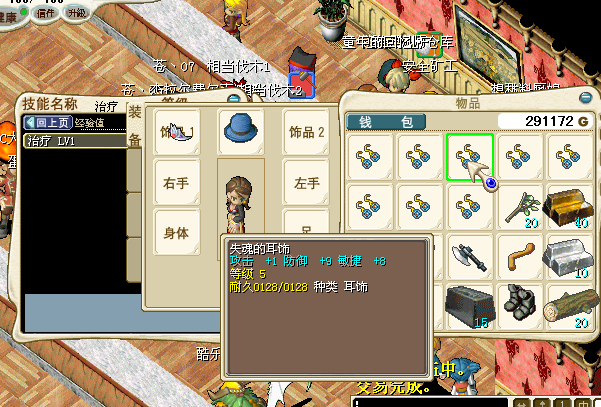
Task: Open the 信件 mail button
Action: (45, 13)
